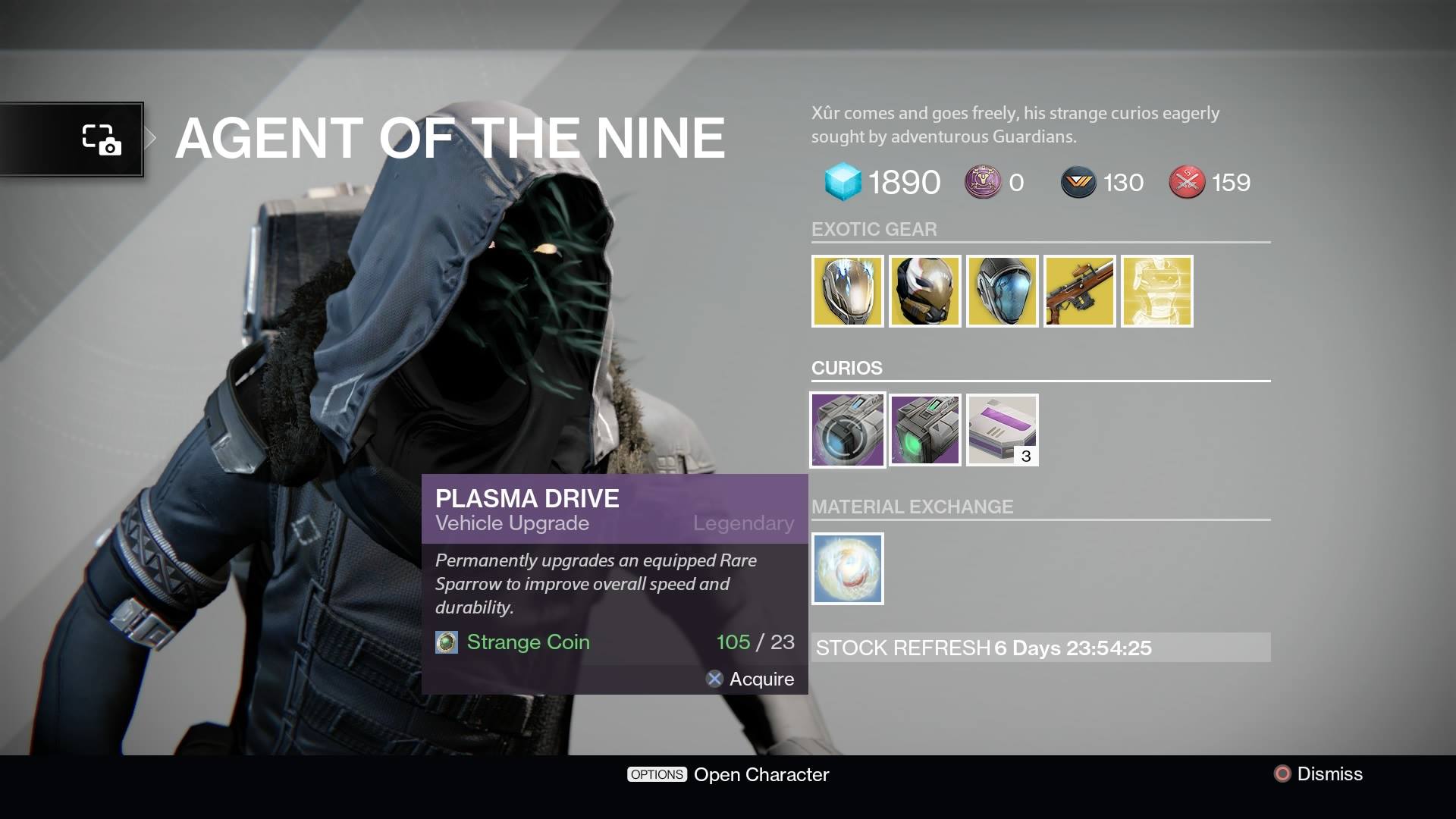The width and height of the screenshot is (1456, 819).
Task: Click the blue Glimmer cube currency icon
Action: 842,182
